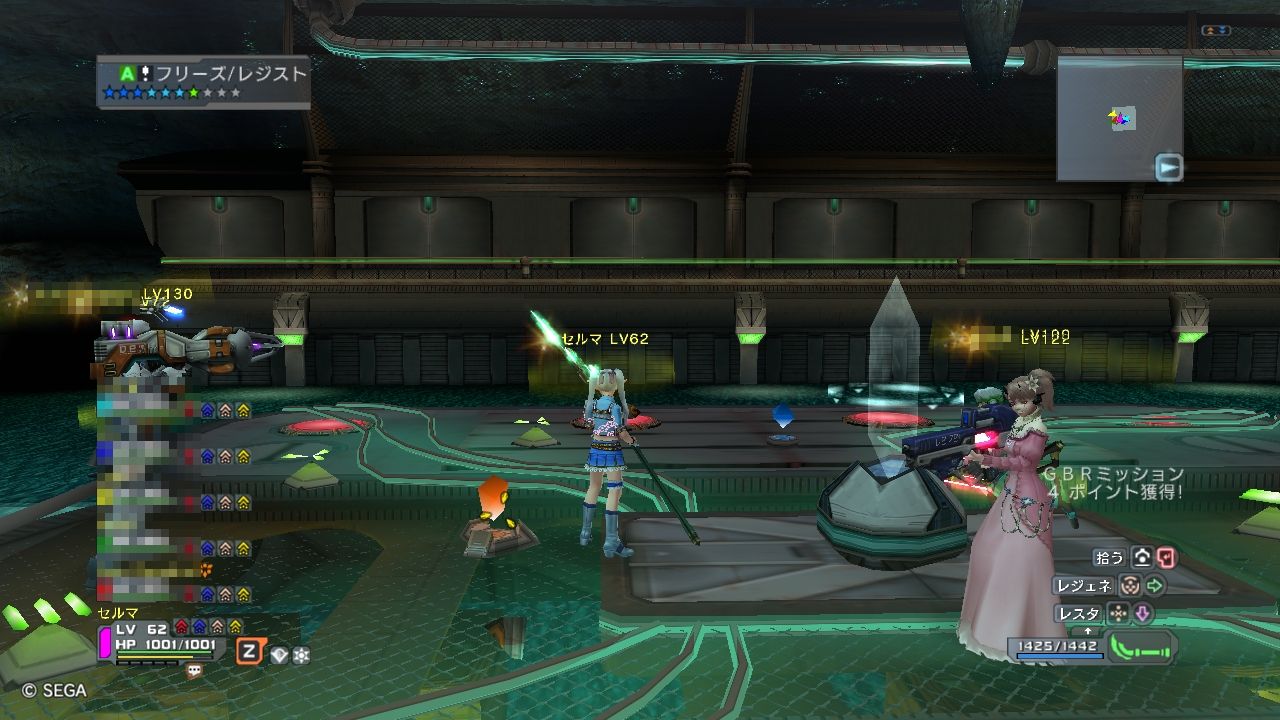
Task: Cast the レジェネ technique
Action: pos(1082,586)
